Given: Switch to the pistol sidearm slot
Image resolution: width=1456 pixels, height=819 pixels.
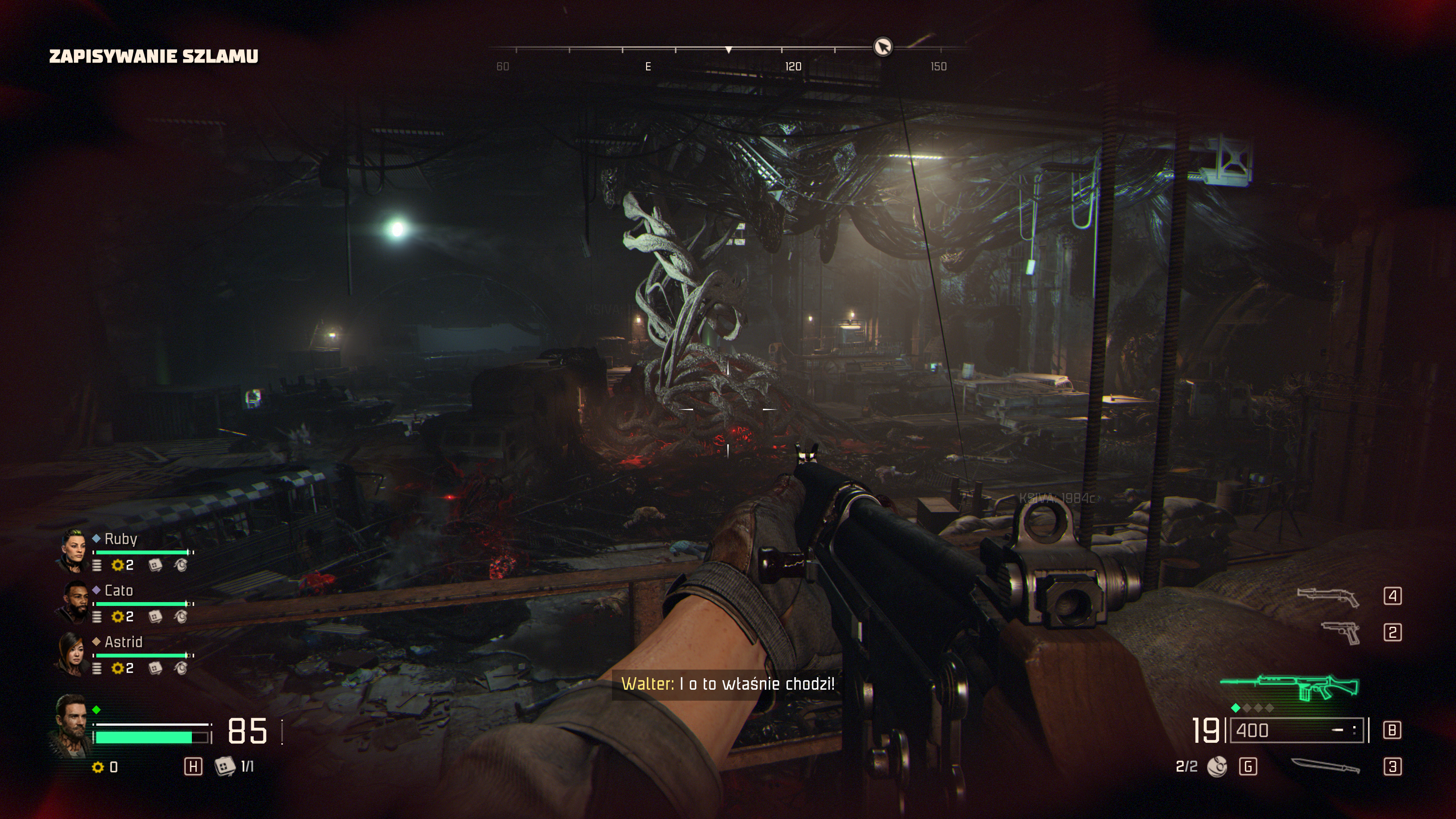Looking at the screenshot, I should [1341, 632].
